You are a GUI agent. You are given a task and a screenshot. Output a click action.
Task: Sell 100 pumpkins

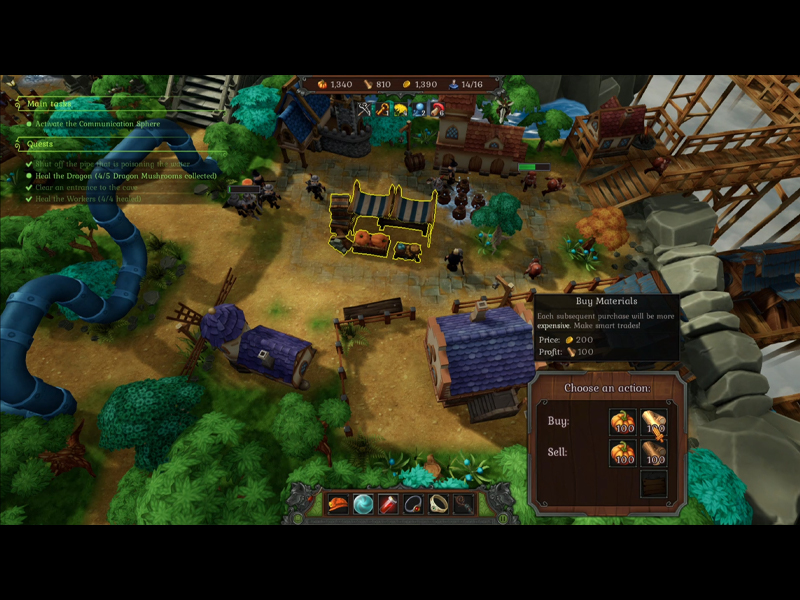(x=622, y=453)
